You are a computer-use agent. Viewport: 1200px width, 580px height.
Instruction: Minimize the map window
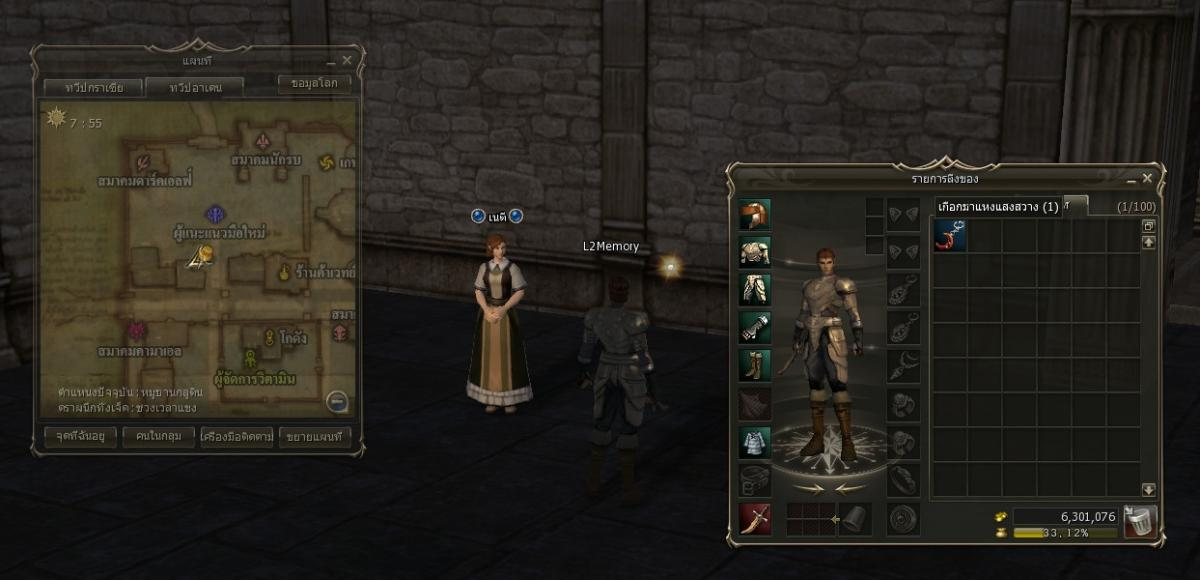[x=331, y=61]
